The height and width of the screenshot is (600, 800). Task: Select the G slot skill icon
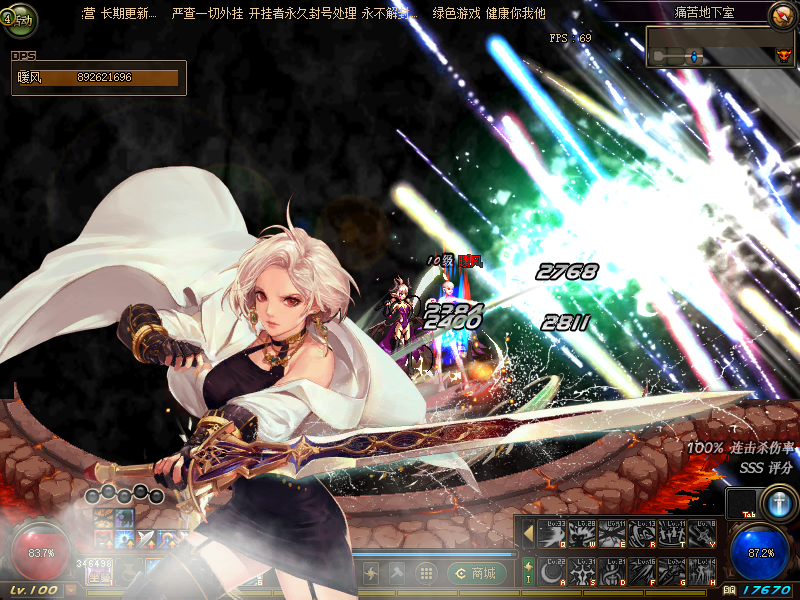673,572
